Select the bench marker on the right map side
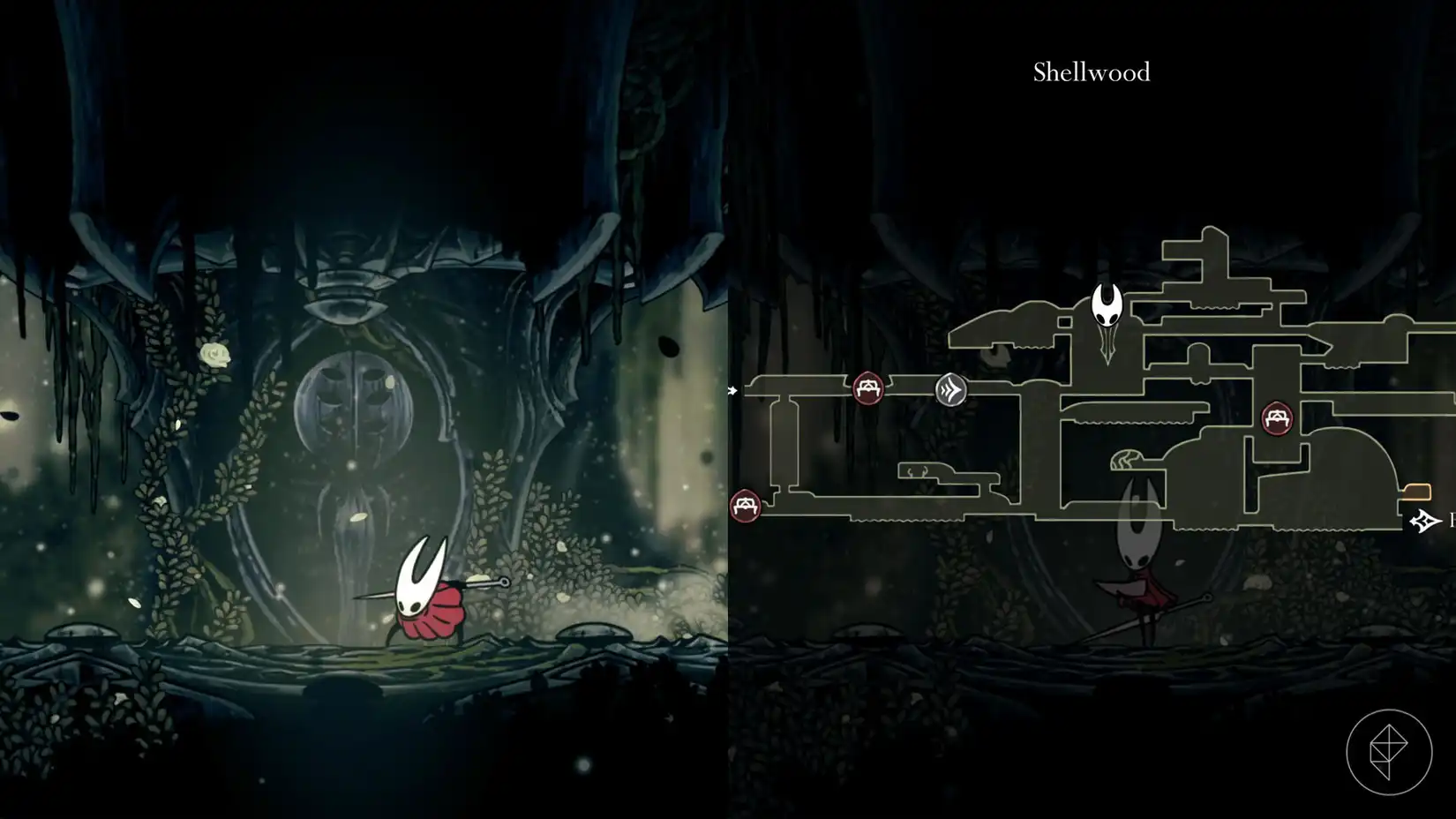 1278,417
